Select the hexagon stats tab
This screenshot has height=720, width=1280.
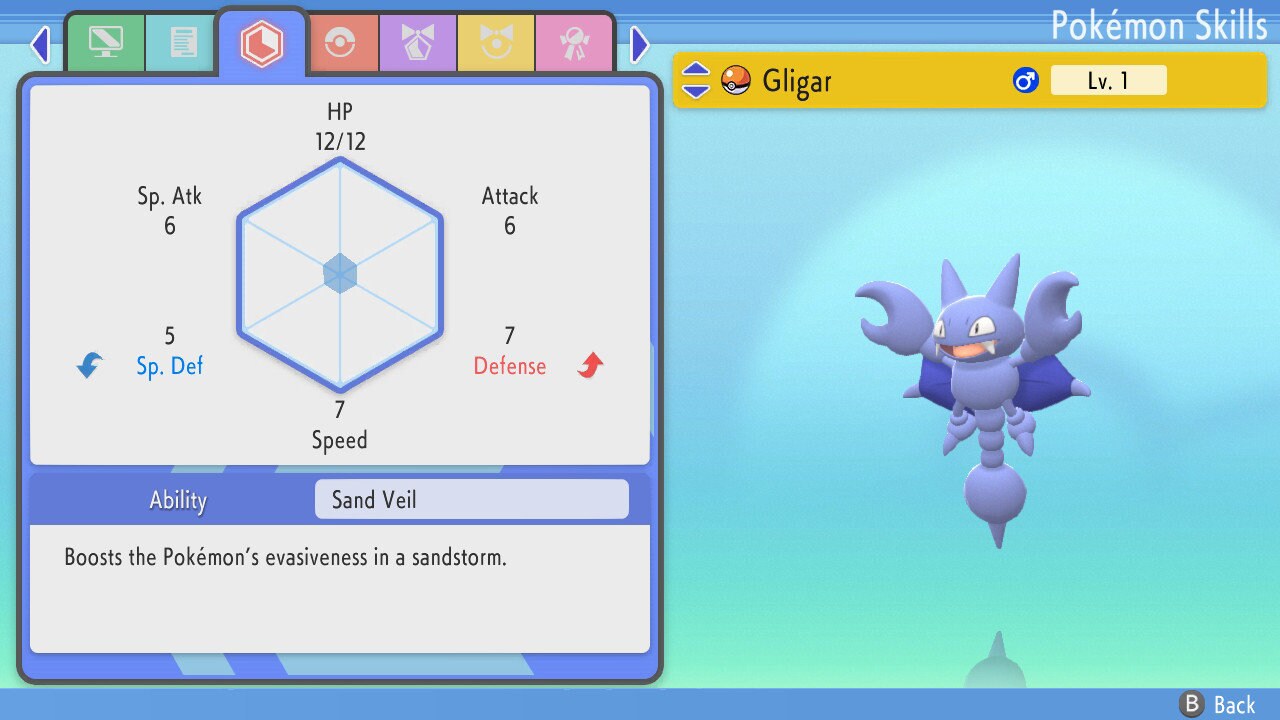click(x=261, y=43)
